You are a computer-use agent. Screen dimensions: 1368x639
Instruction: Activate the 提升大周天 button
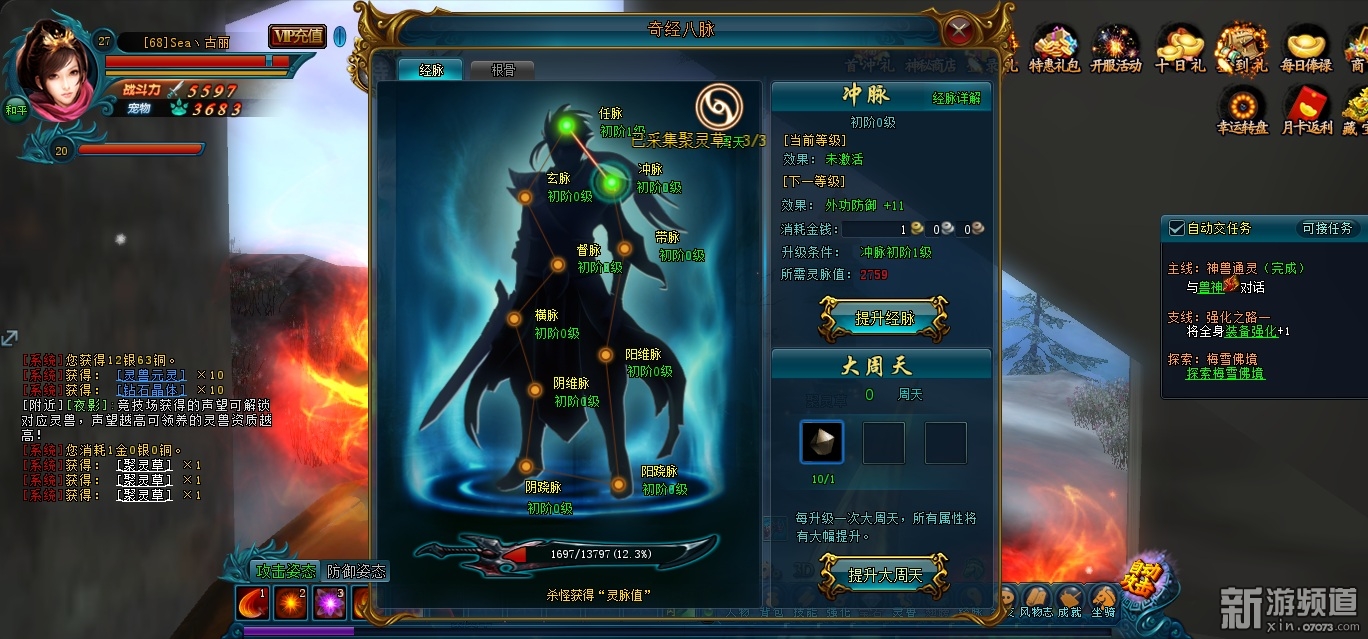(883, 575)
